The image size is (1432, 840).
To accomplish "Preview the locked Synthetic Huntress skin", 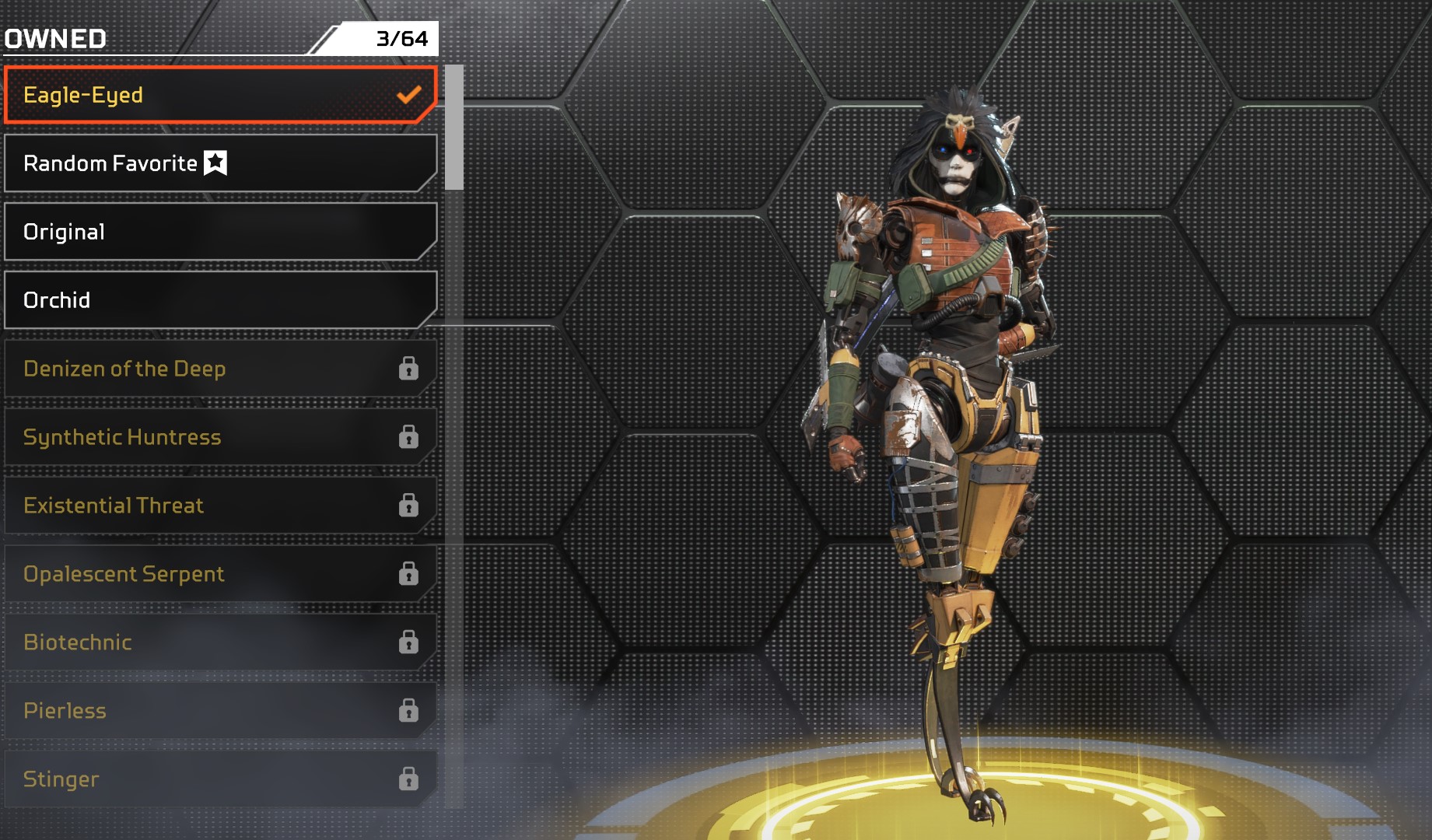I will [220, 437].
